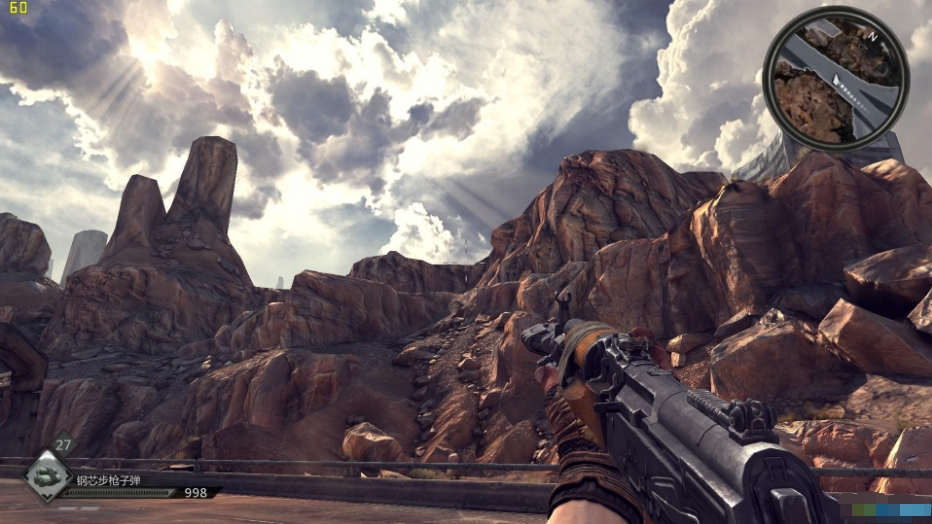The height and width of the screenshot is (524, 932).
Task: Click the circular minimap
Action: pyautogui.click(x=835, y=79)
